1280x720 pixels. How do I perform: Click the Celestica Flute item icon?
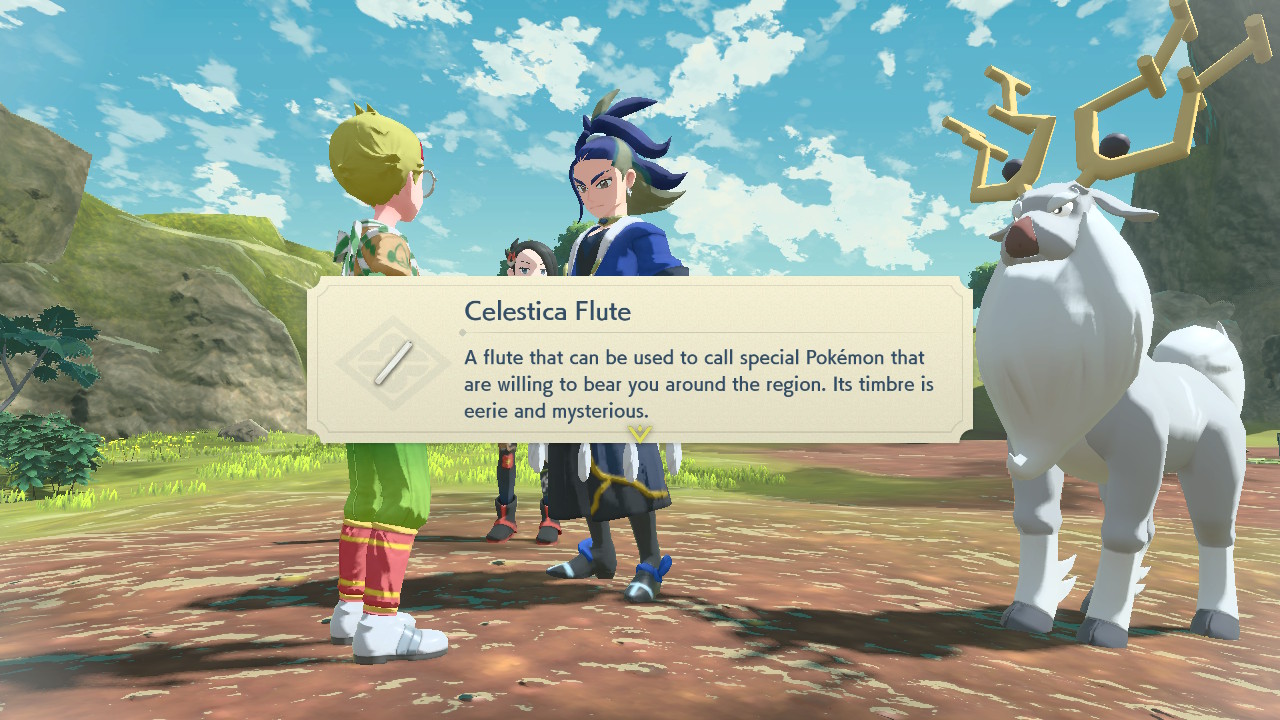pos(393,362)
